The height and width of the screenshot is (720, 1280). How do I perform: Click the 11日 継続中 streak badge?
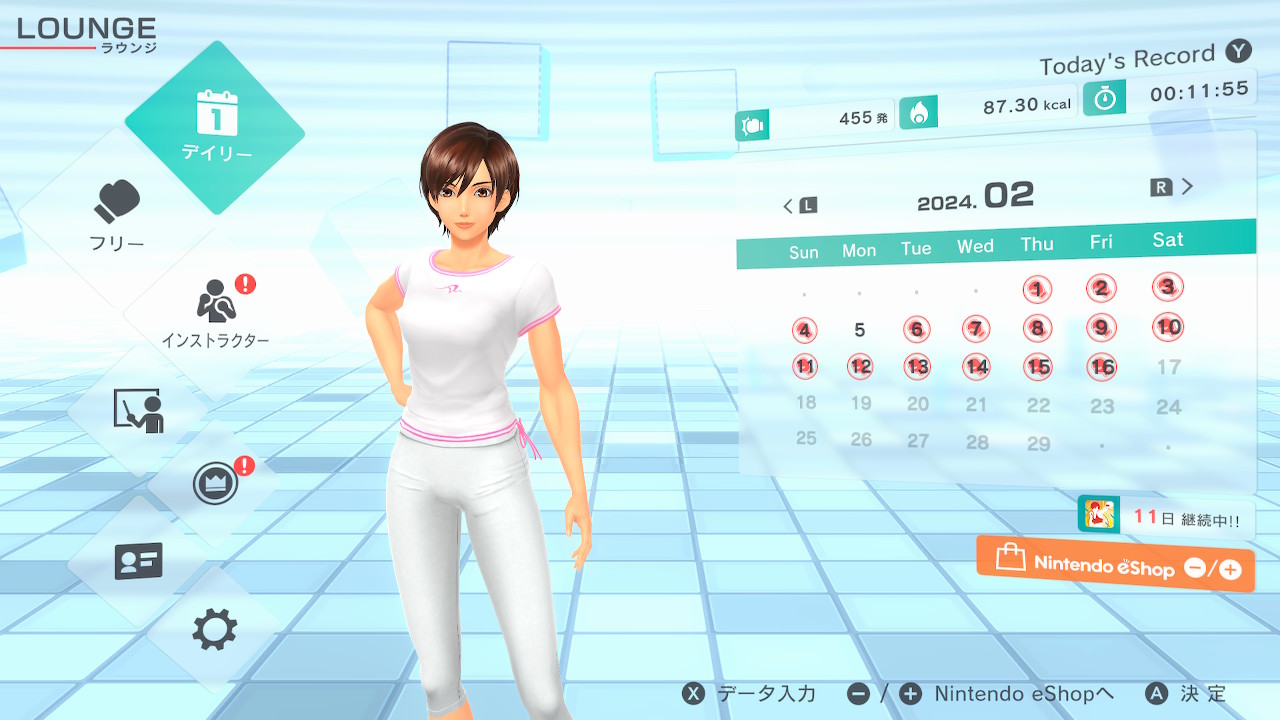pos(1166,519)
